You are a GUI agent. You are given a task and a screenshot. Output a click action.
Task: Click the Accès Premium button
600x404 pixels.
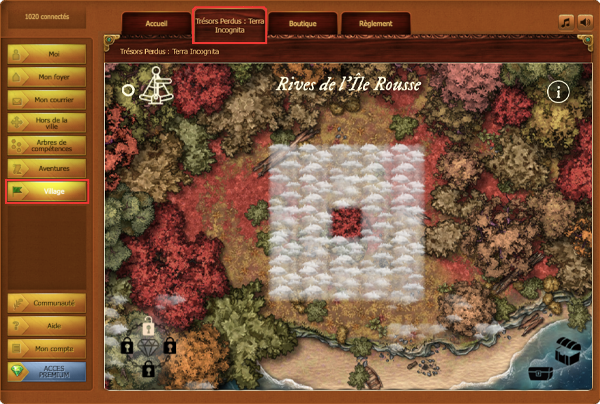[47, 372]
